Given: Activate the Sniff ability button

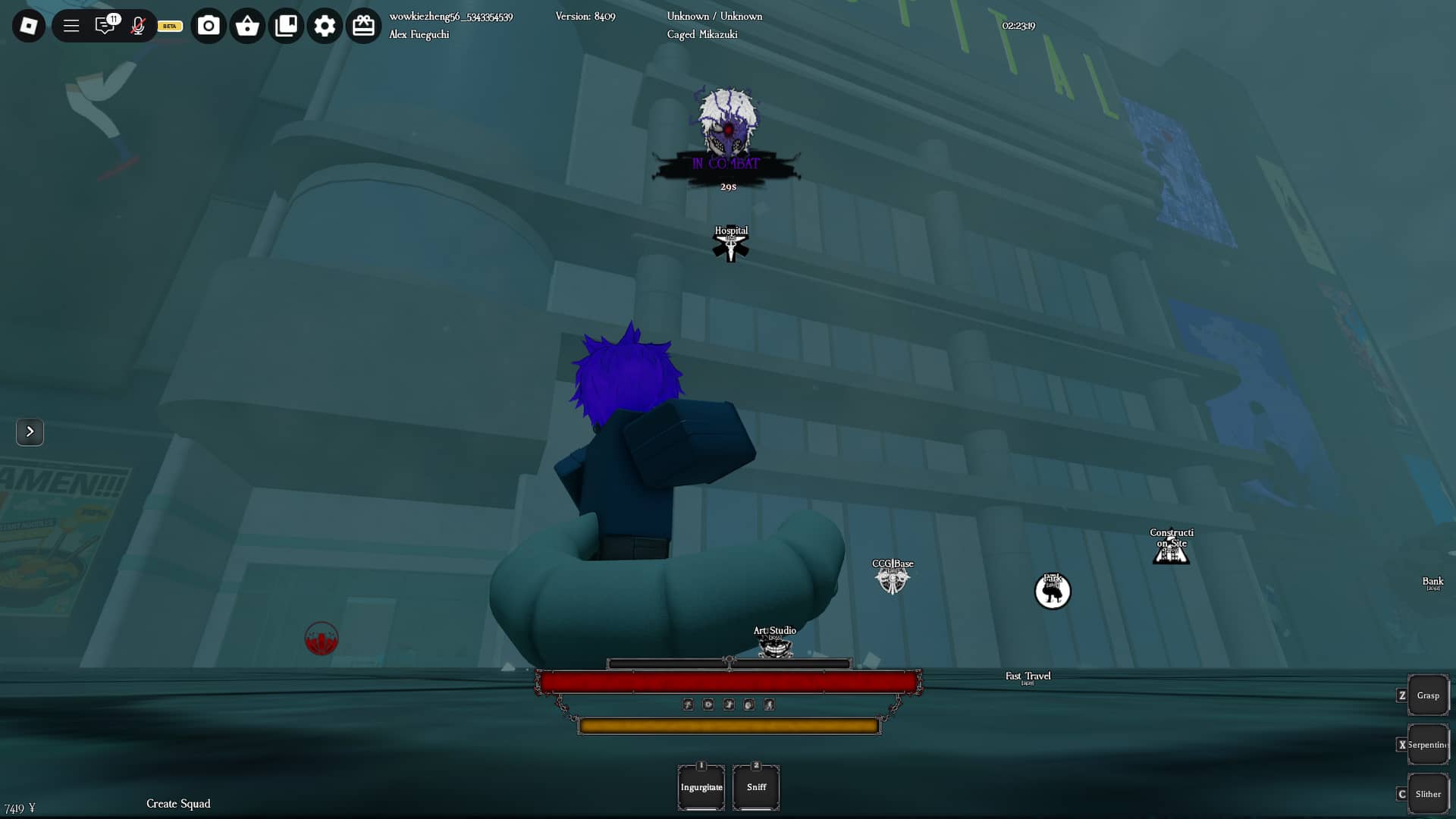Looking at the screenshot, I should (756, 787).
